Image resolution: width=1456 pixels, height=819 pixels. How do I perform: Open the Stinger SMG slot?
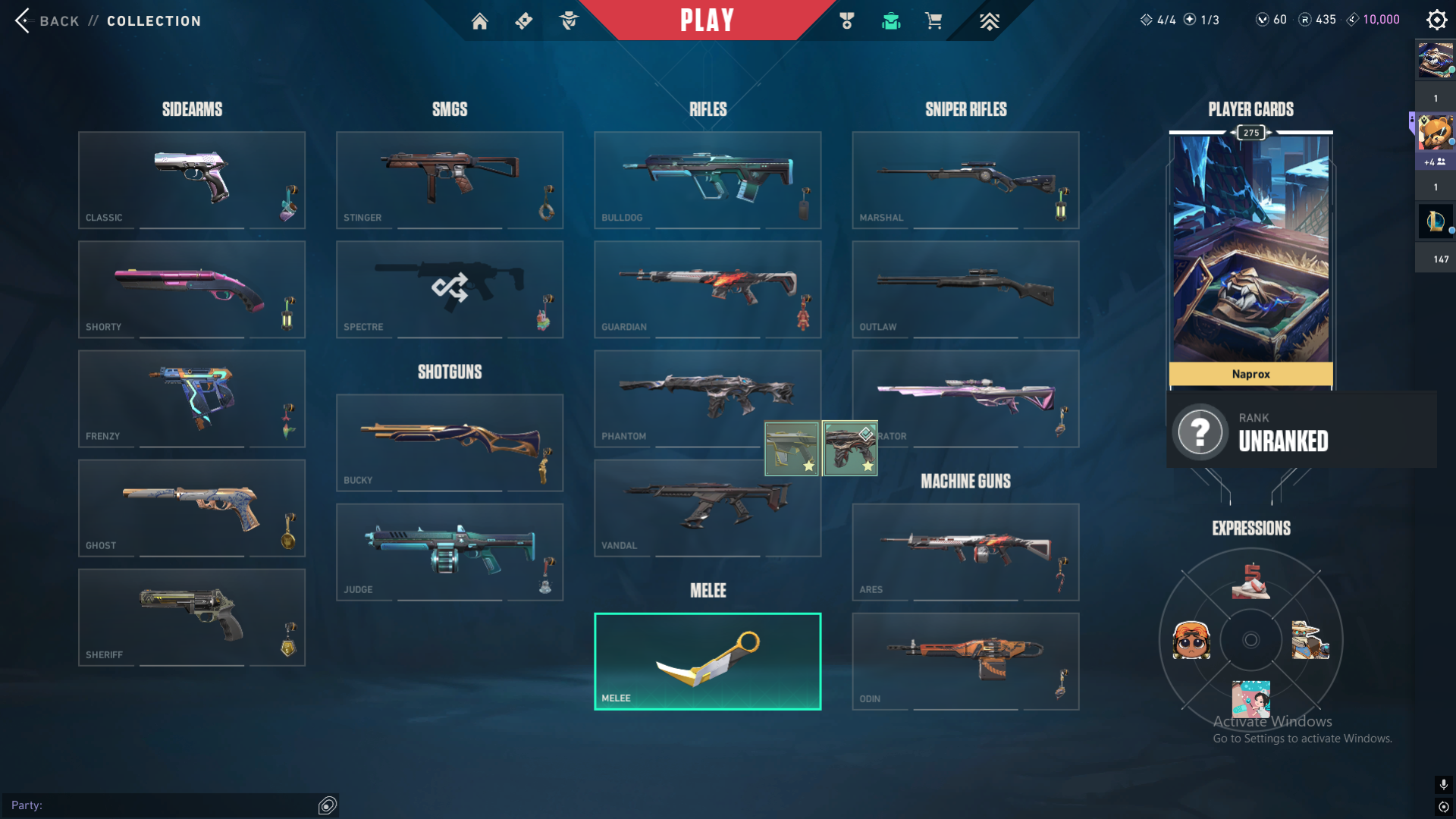pos(450,180)
